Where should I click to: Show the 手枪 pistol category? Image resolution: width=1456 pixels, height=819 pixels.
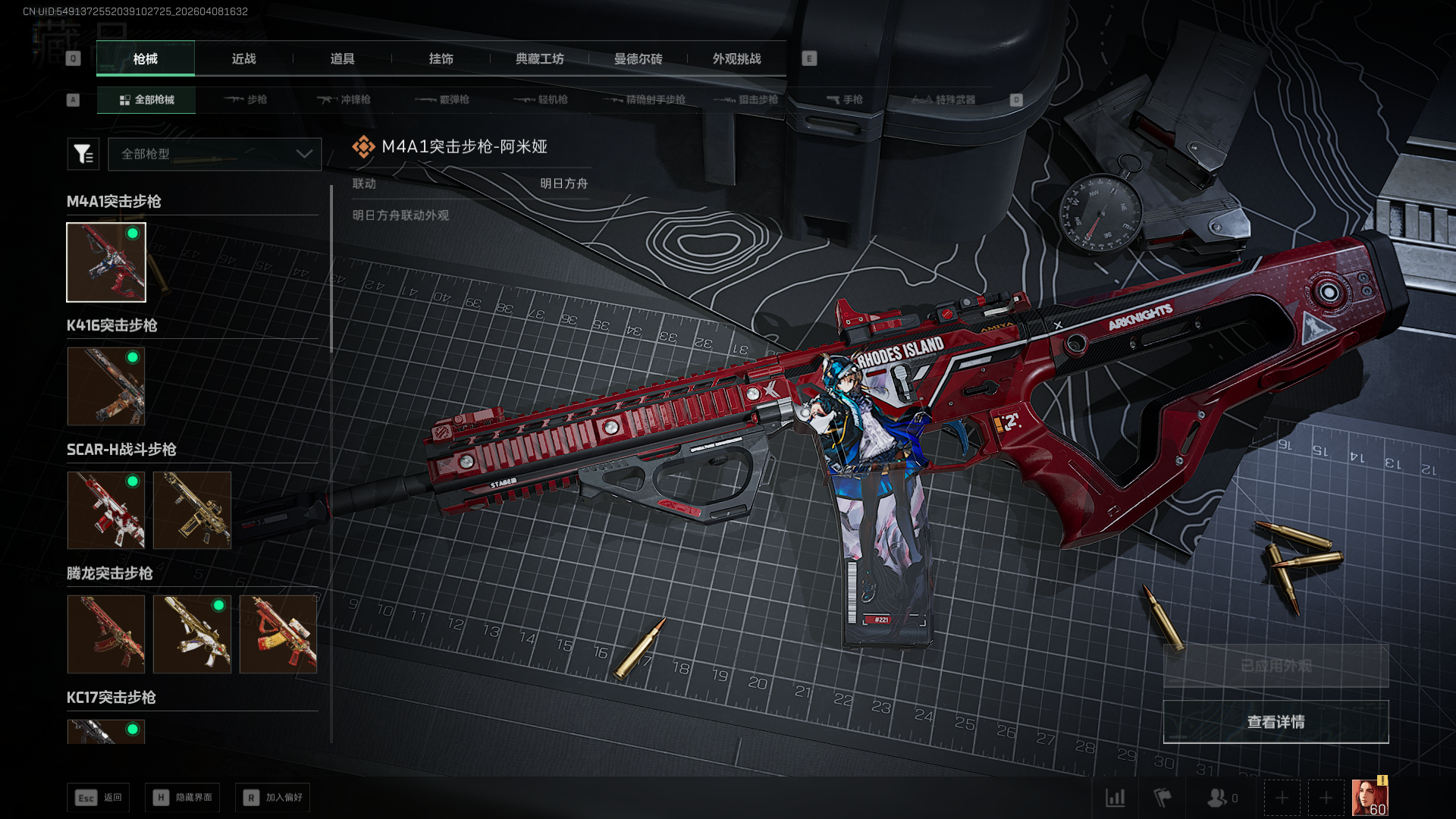click(844, 99)
